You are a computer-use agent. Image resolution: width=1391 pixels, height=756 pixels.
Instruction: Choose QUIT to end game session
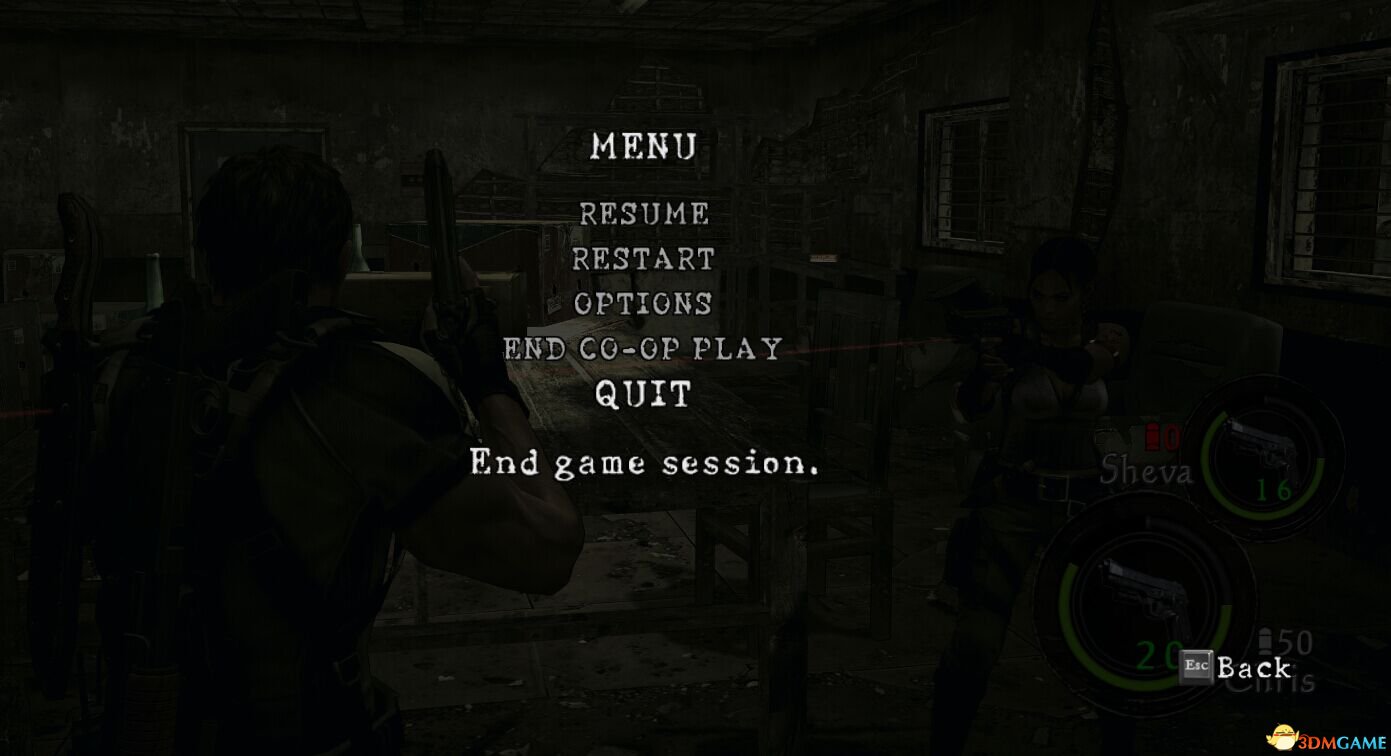[643, 394]
